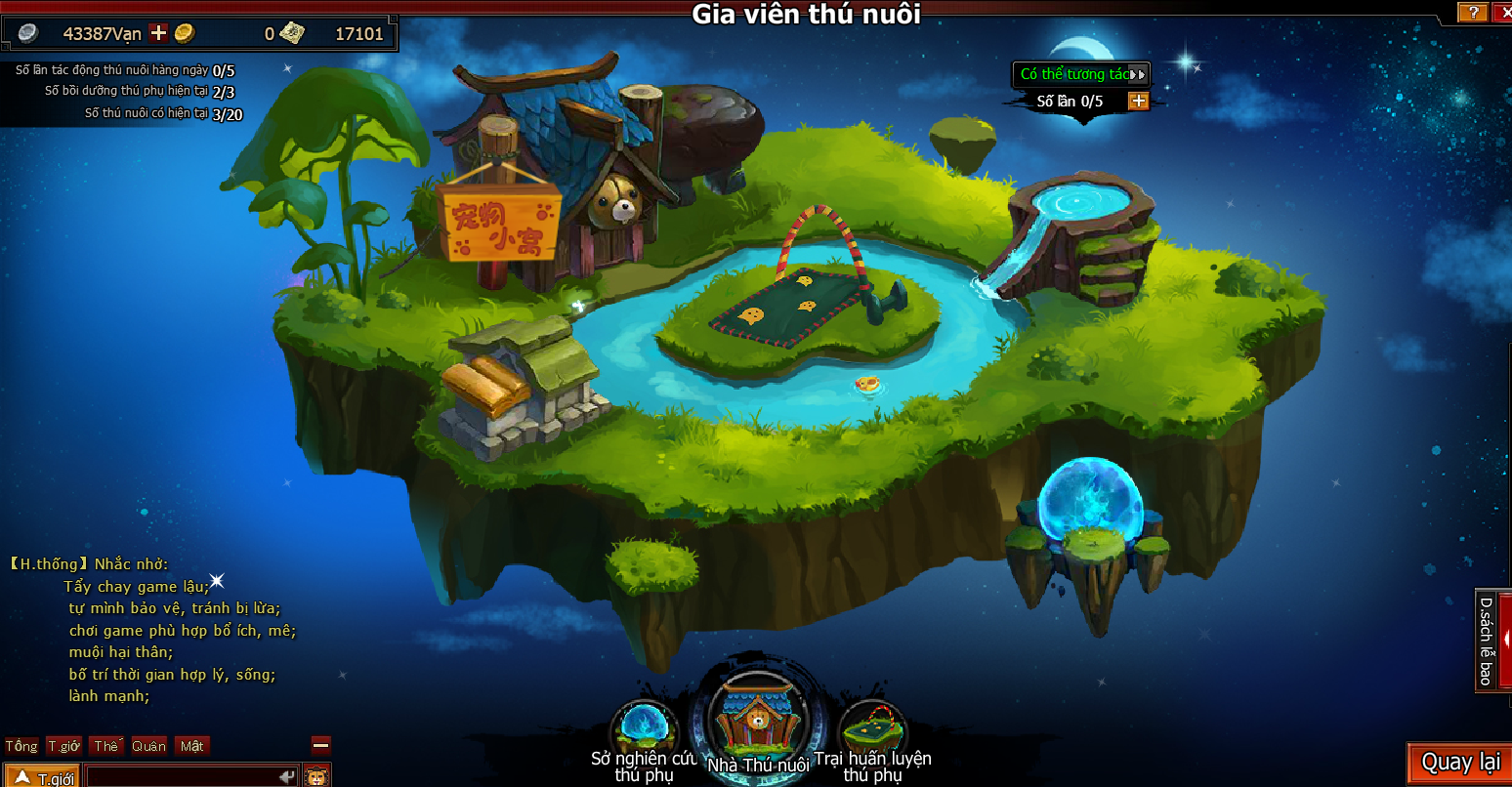The height and width of the screenshot is (787, 1512).
Task: Click the Quay lại back button
Action: [1459, 763]
